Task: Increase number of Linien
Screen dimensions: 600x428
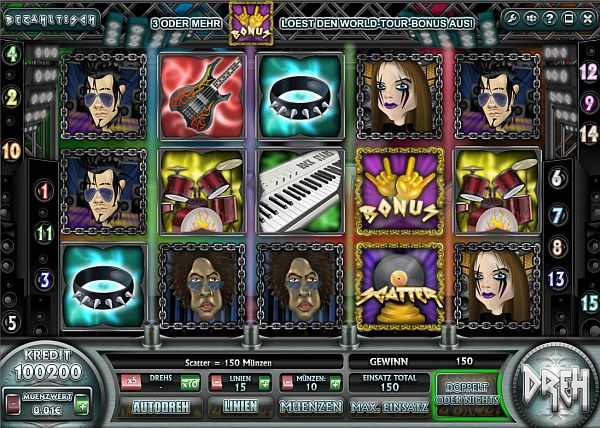Action: click(264, 381)
